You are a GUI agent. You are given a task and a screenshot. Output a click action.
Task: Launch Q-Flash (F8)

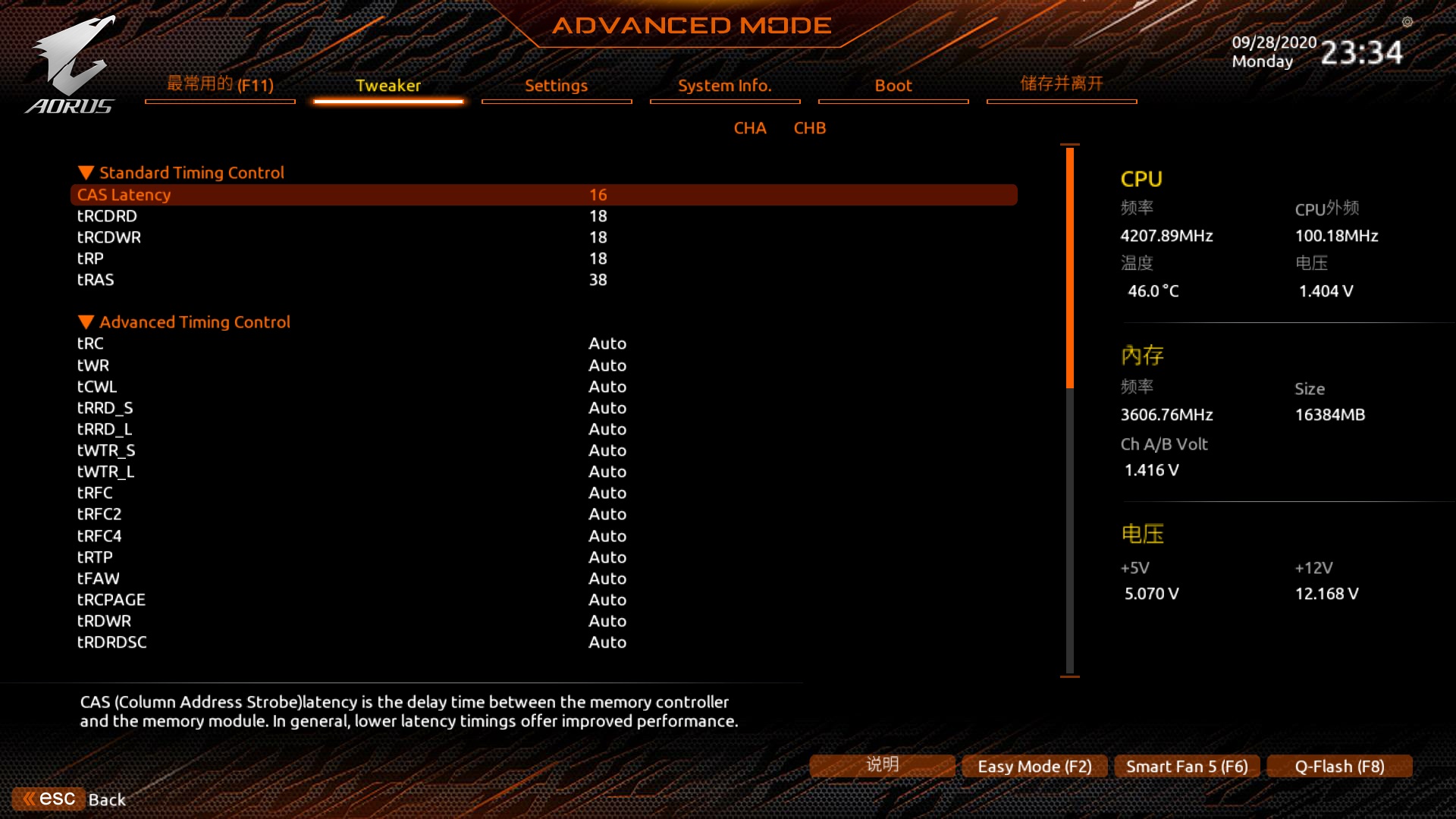click(x=1339, y=766)
